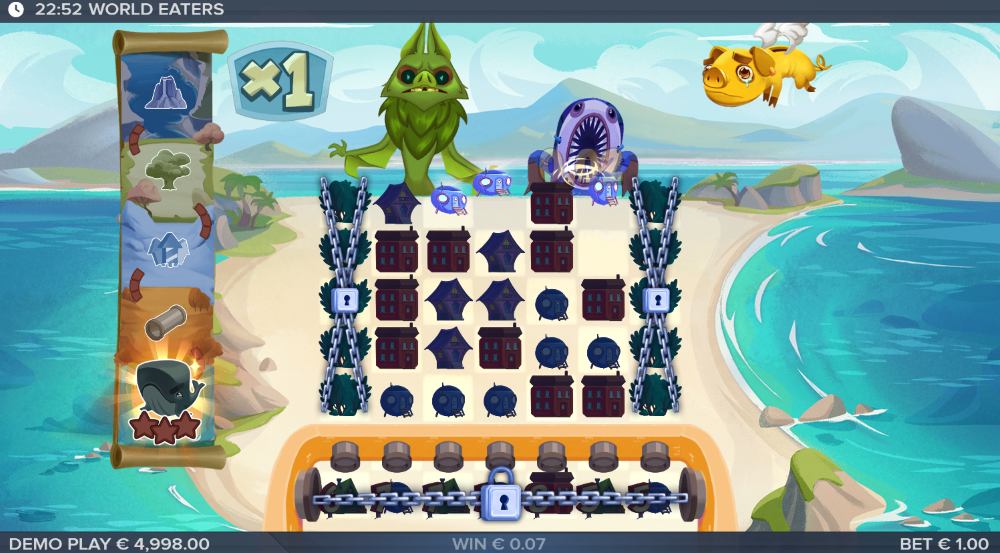The height and width of the screenshot is (553, 1000).
Task: Click the padlock on the right chained column
Action: pyautogui.click(x=656, y=299)
